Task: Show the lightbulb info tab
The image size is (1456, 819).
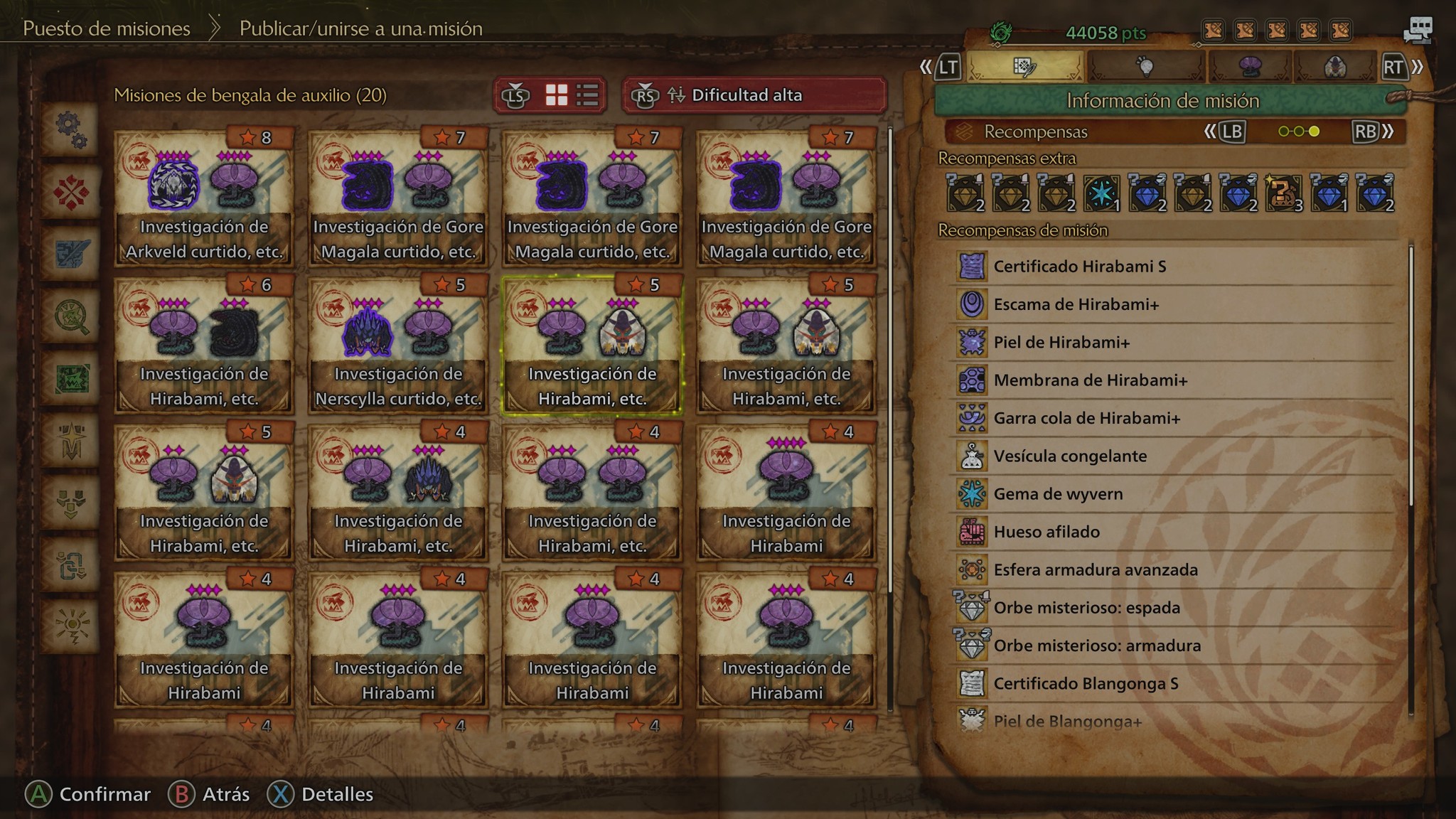Action: click(x=1145, y=68)
